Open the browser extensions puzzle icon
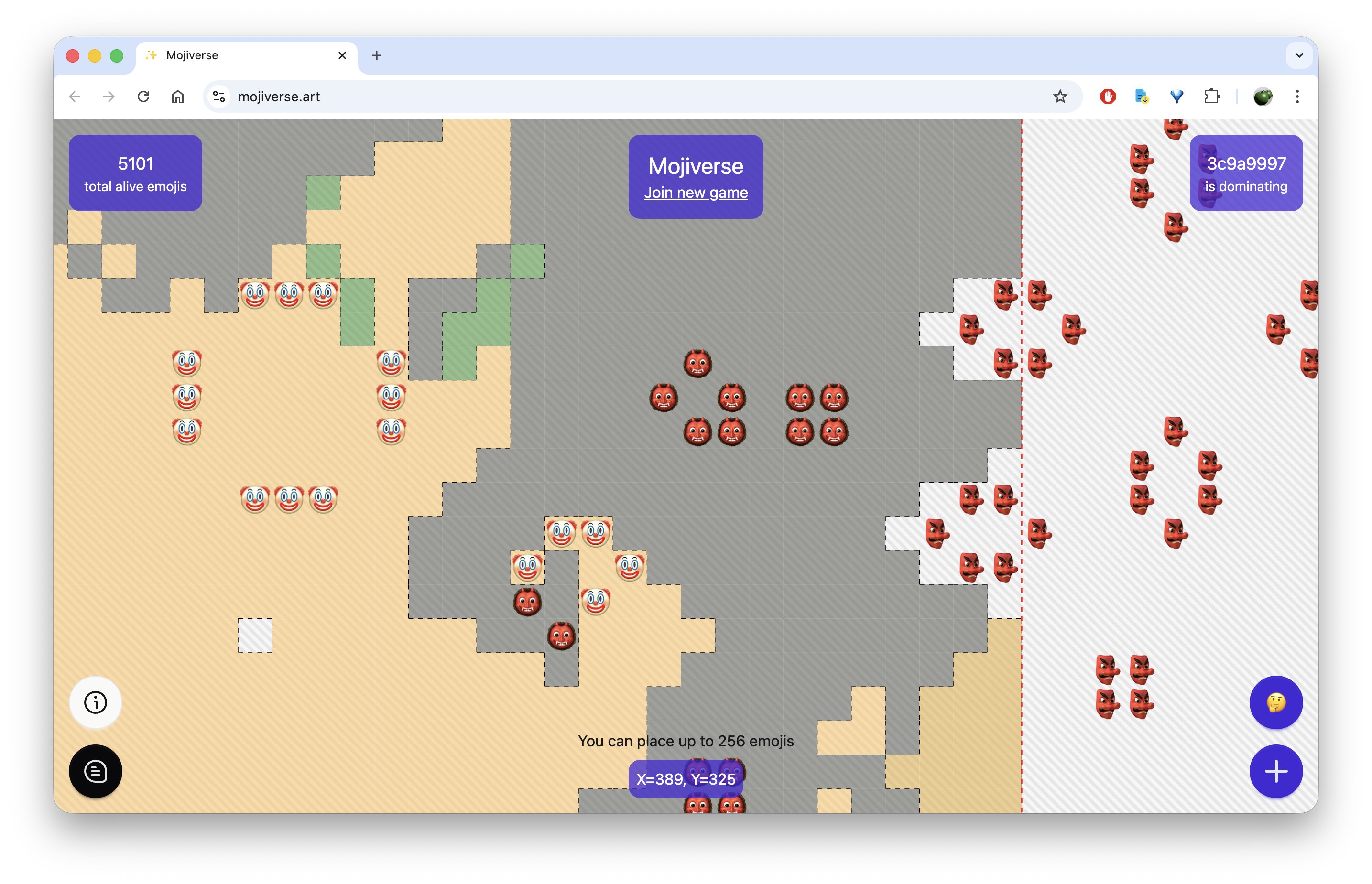The image size is (1372, 884). tap(1212, 97)
